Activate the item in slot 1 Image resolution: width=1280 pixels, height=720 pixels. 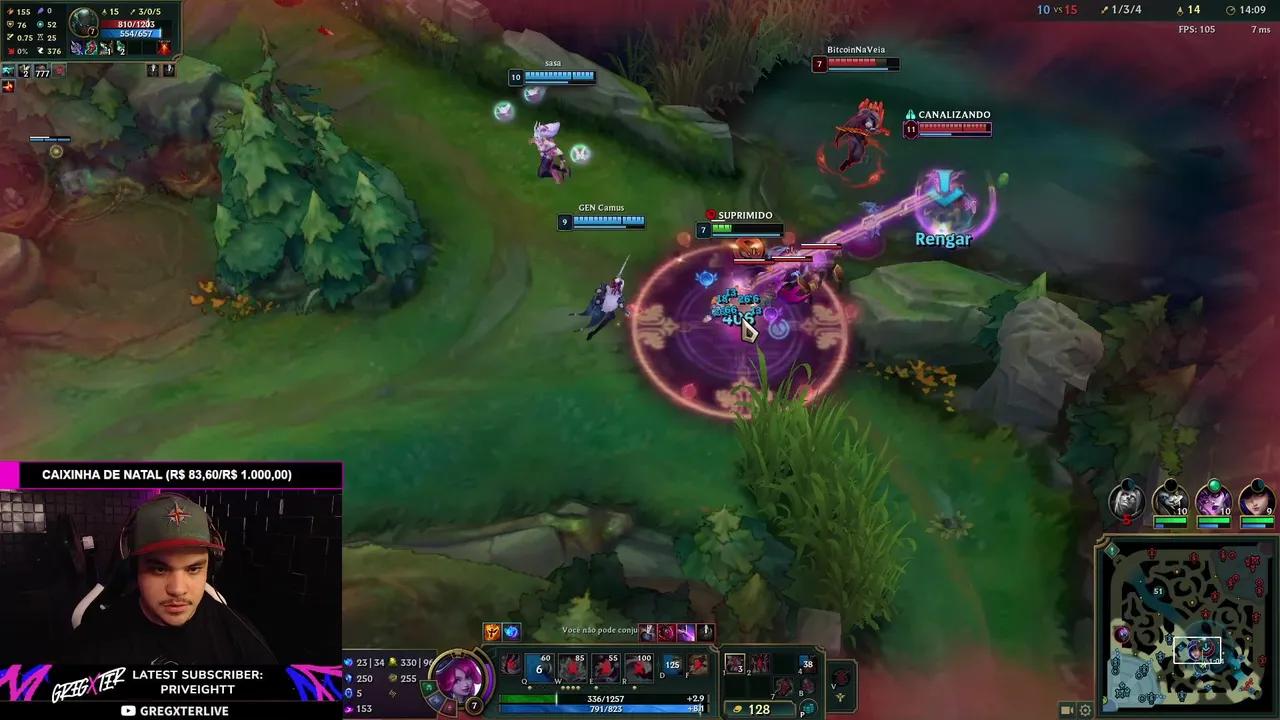pos(737,664)
